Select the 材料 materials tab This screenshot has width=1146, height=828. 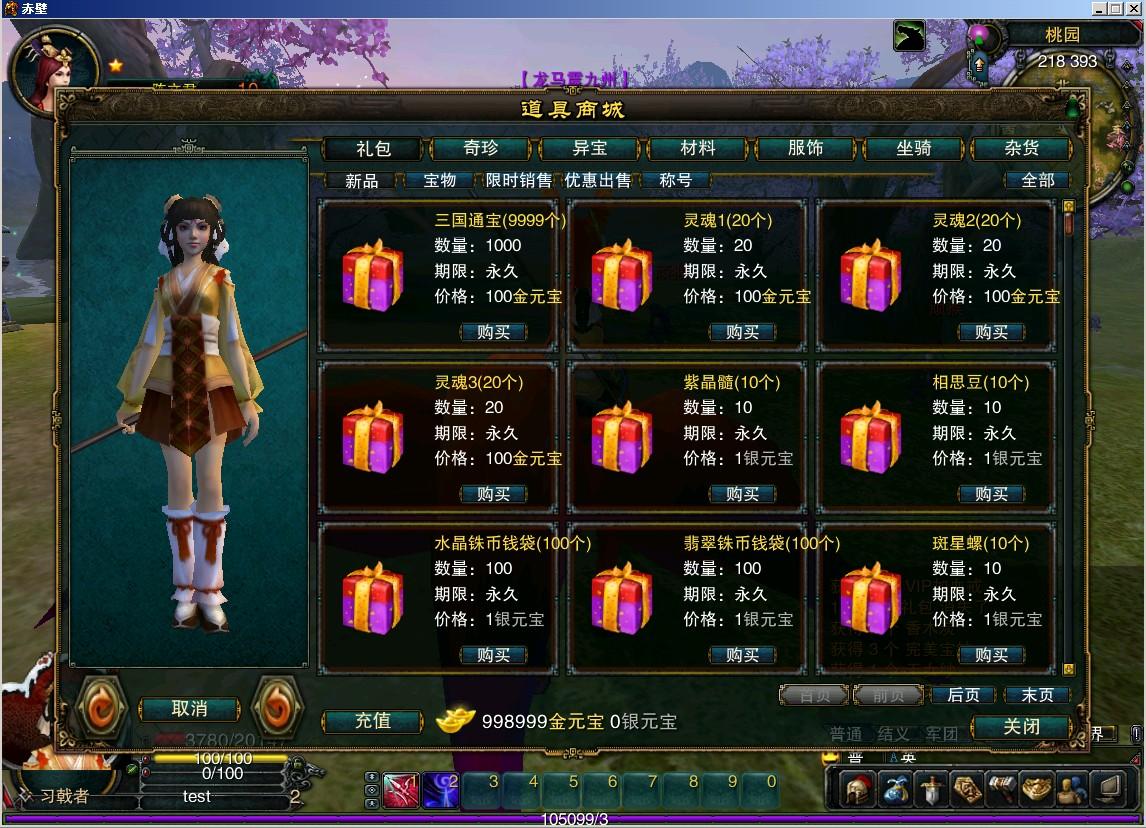point(697,149)
